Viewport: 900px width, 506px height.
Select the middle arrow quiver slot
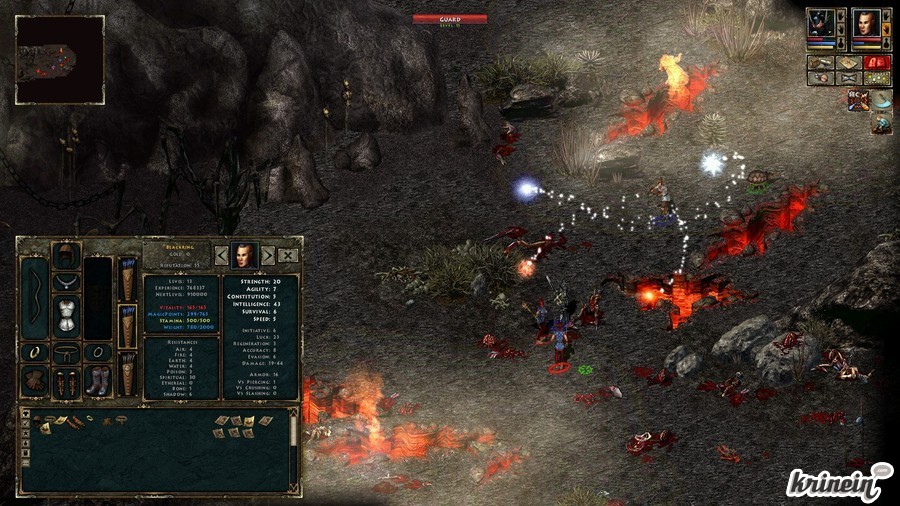126,328
